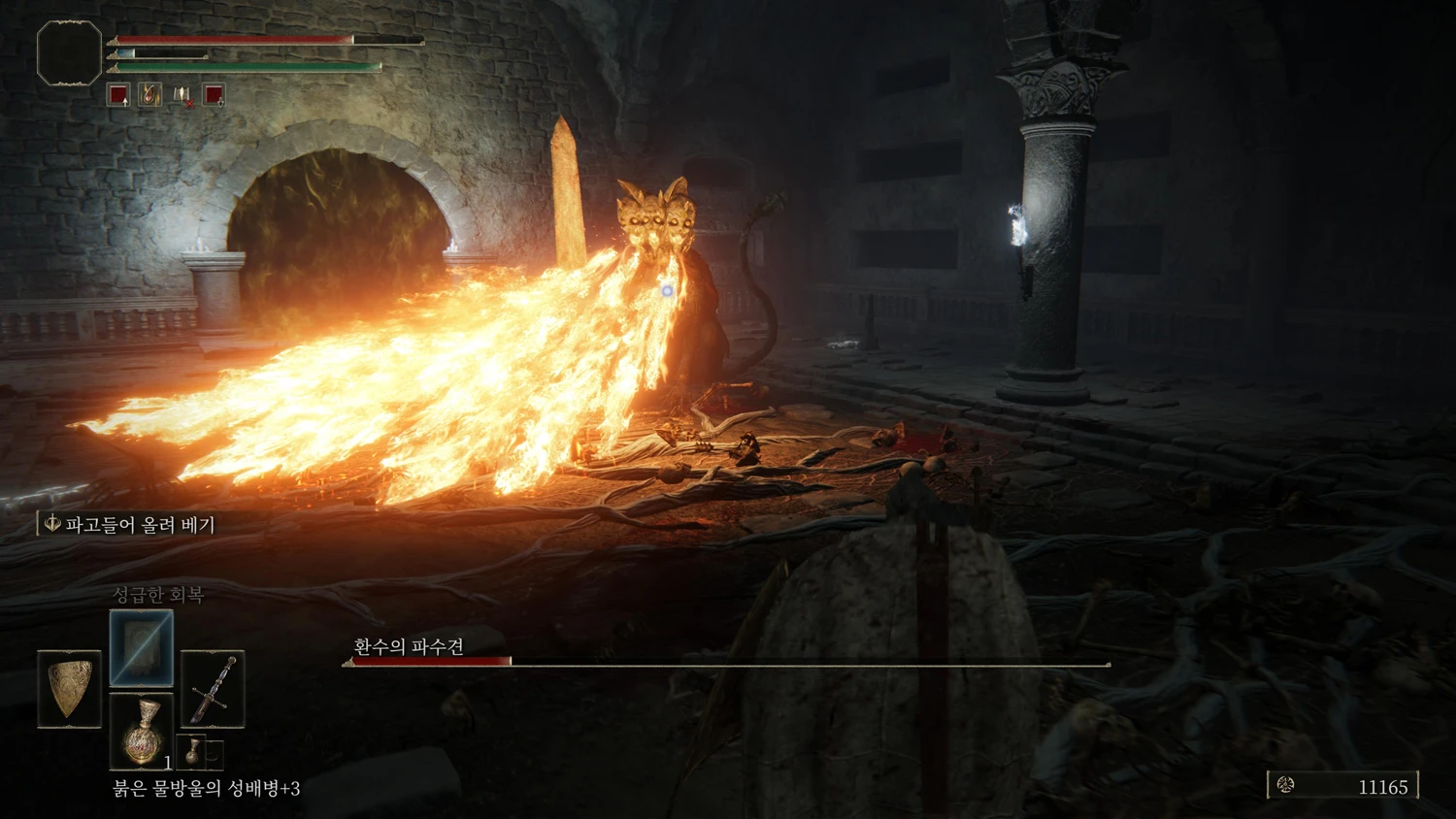
Task: Click the small next-item flask preview
Action: (194, 751)
